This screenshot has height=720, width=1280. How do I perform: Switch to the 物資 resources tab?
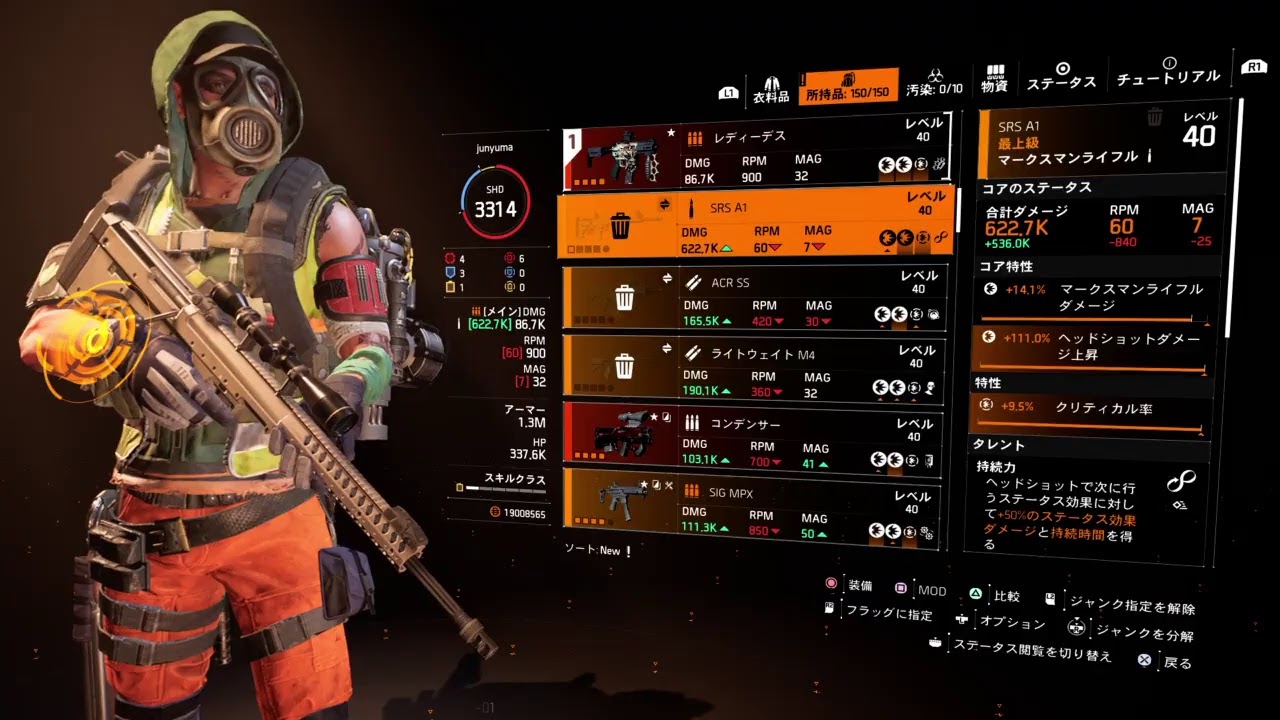(x=994, y=80)
